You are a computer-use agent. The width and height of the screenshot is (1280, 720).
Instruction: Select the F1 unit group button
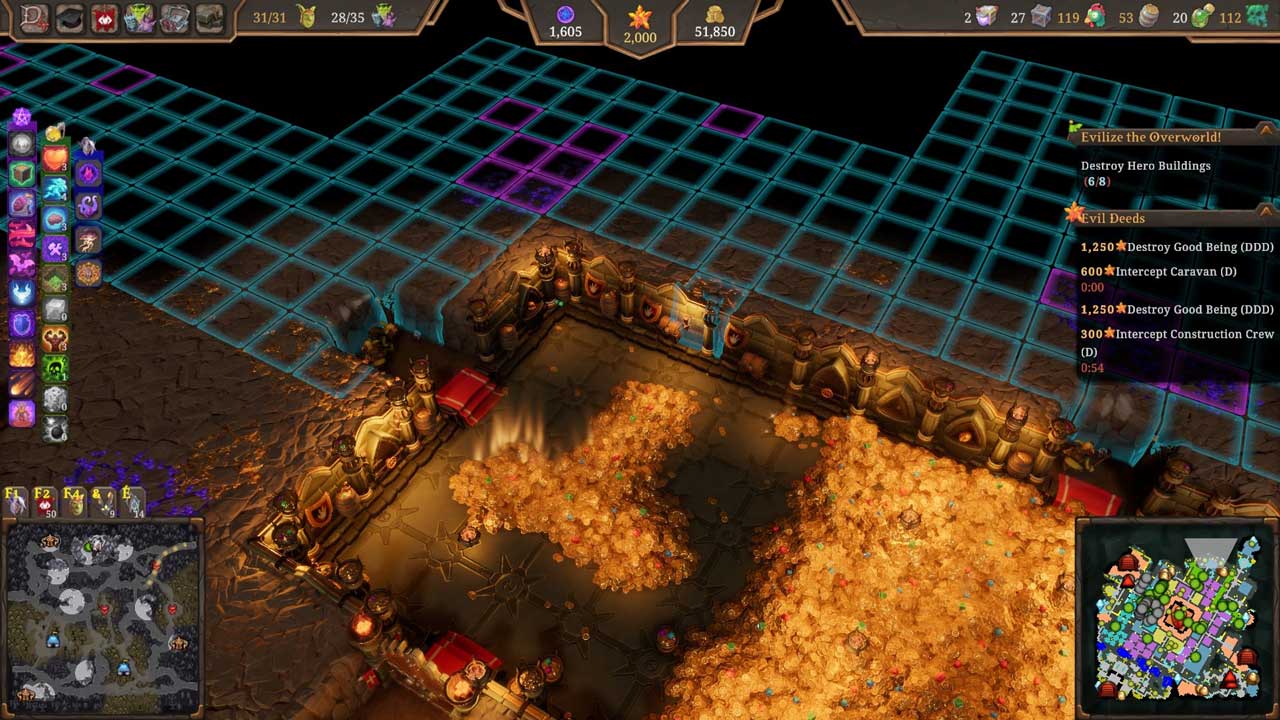pos(16,501)
